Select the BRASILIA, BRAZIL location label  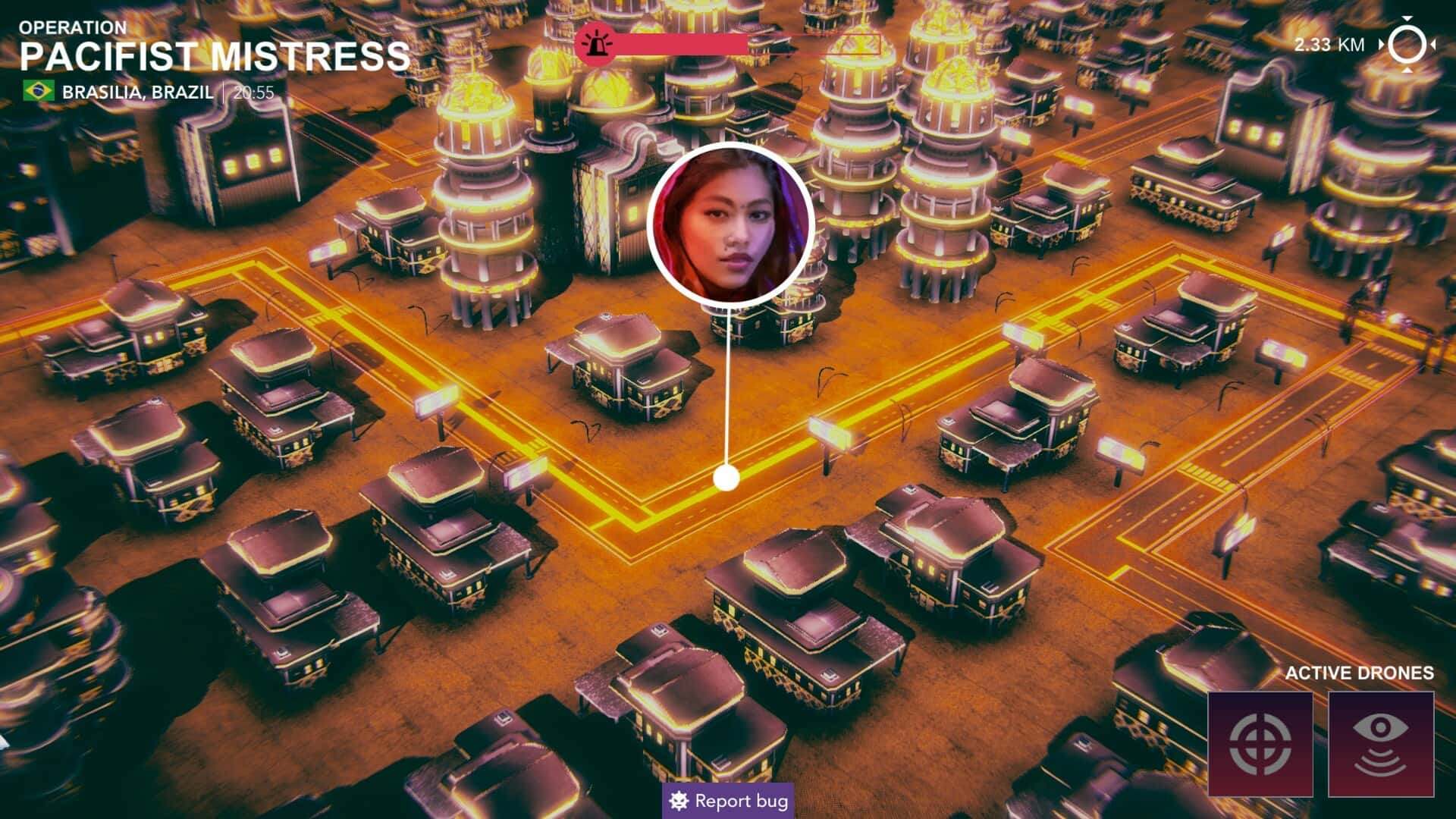[x=136, y=92]
